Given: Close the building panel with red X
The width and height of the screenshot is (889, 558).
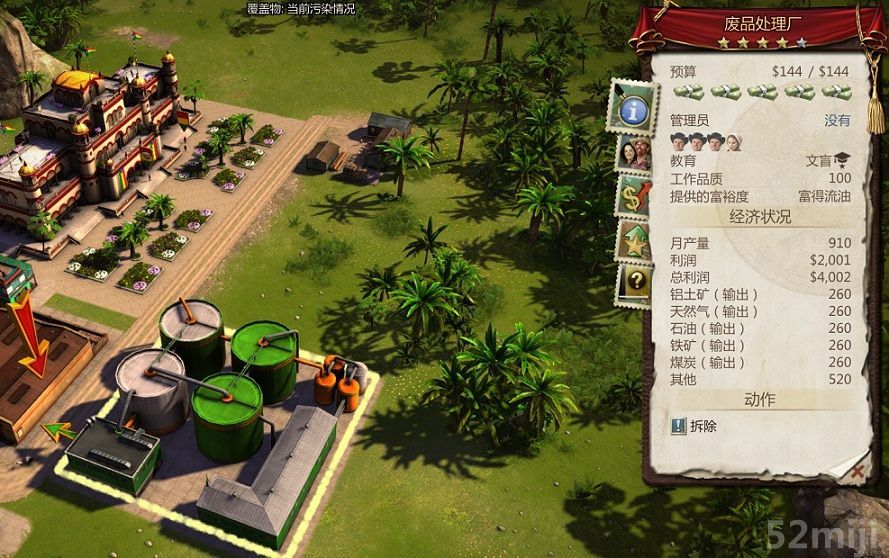Looking at the screenshot, I should 856,468.
